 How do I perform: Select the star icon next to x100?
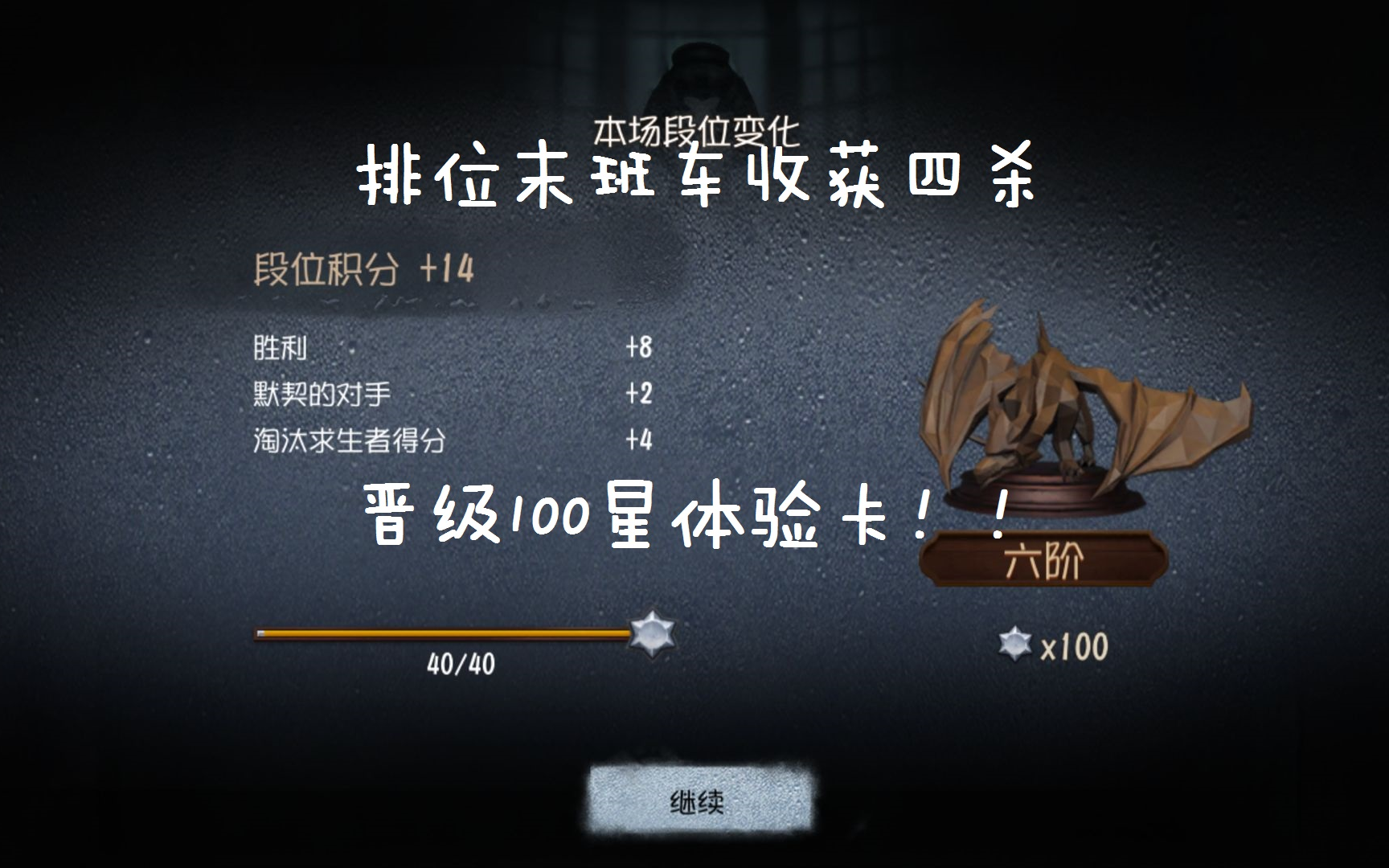point(1016,642)
